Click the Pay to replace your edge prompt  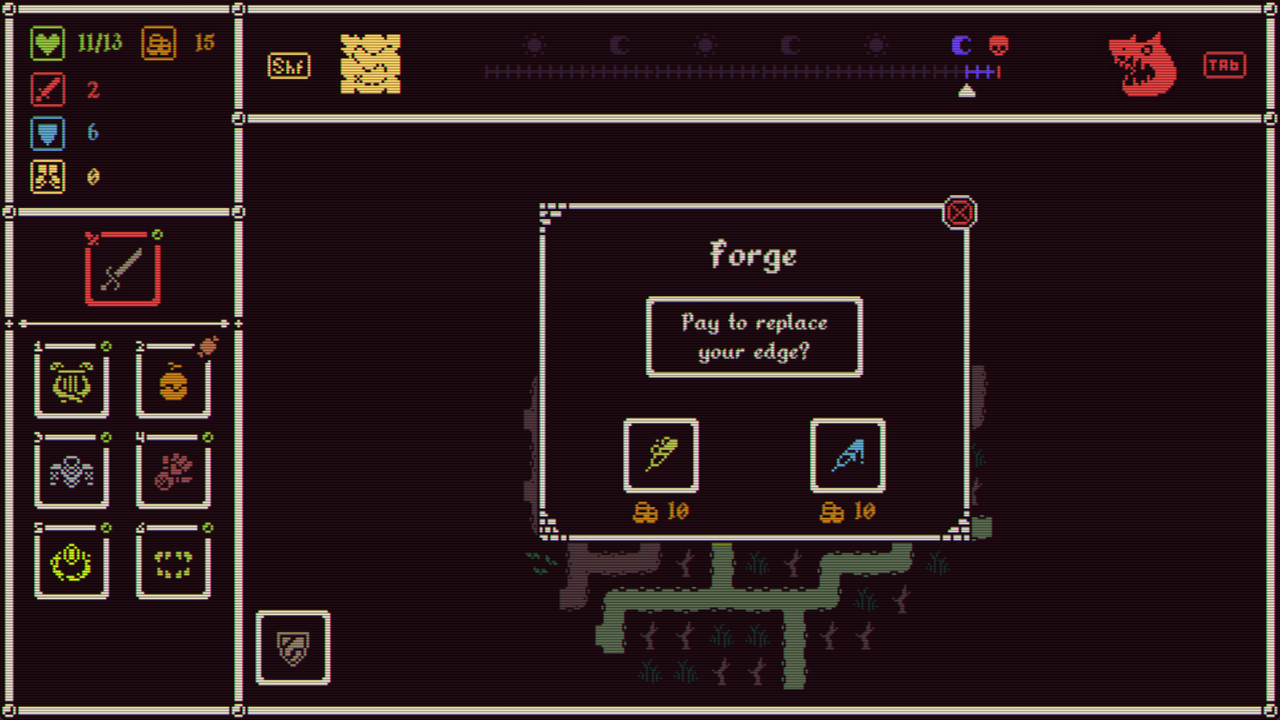point(754,337)
